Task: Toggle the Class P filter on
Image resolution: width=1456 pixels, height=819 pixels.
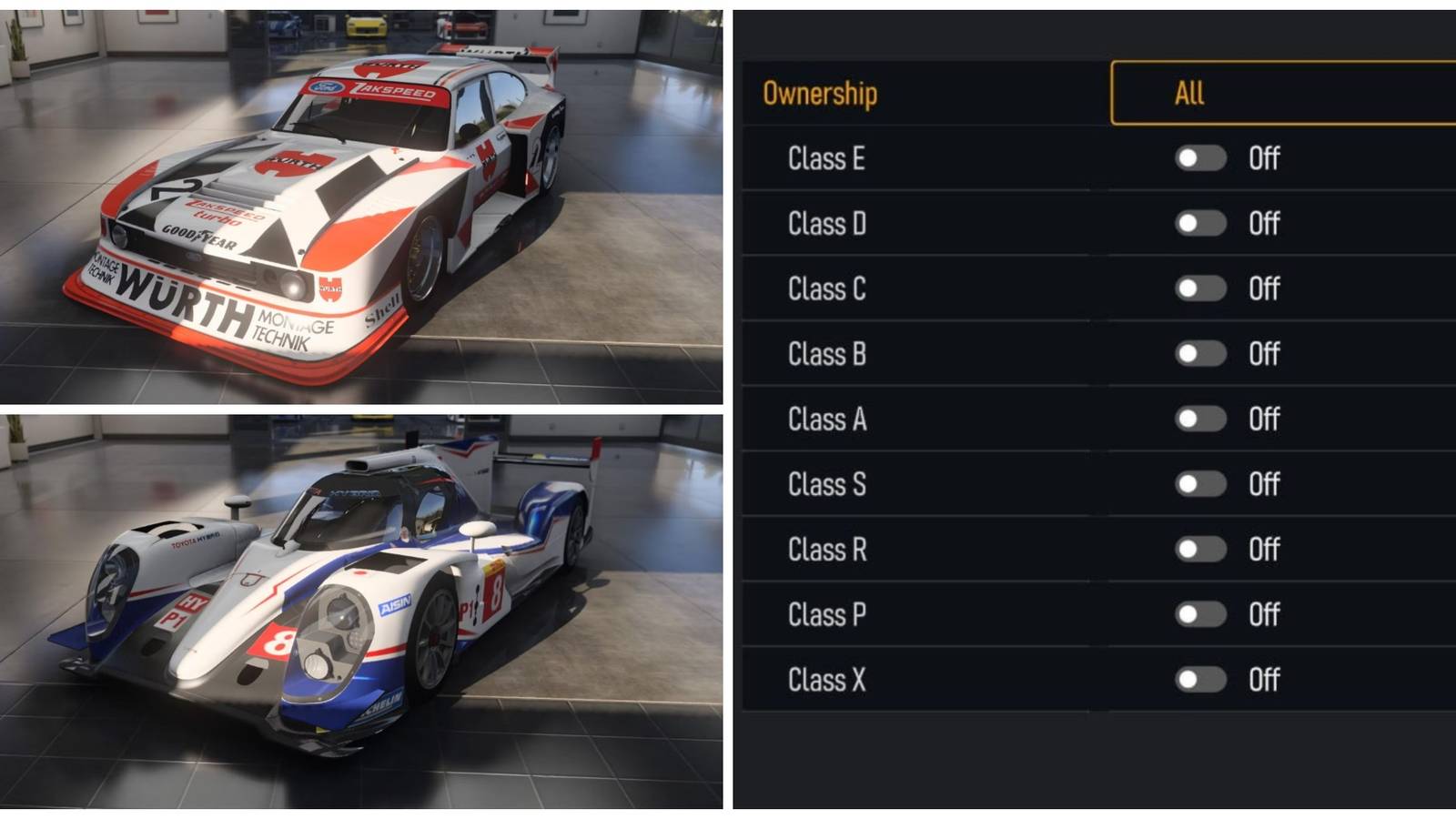Action: (x=1199, y=613)
